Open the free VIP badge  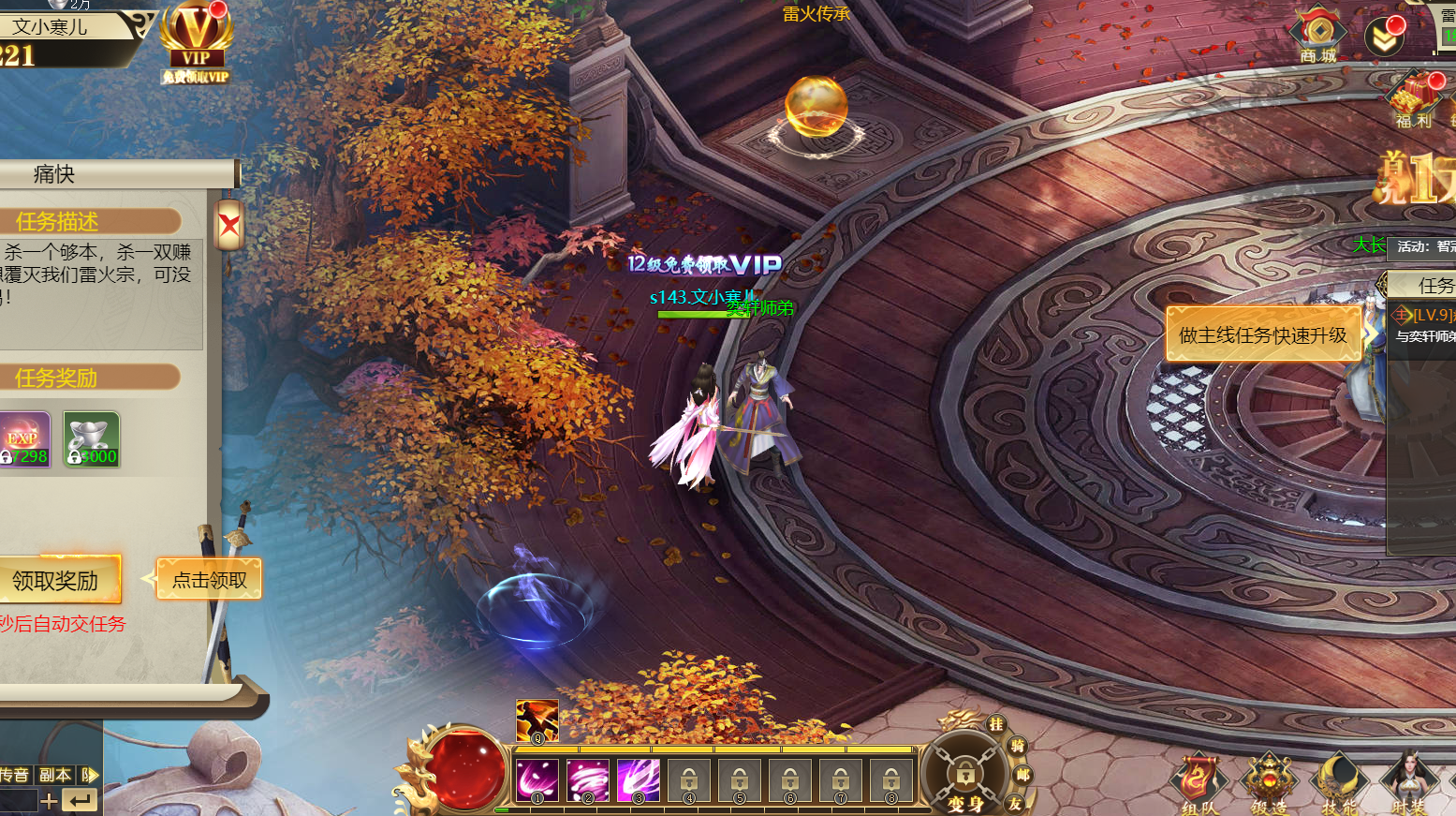click(x=196, y=44)
